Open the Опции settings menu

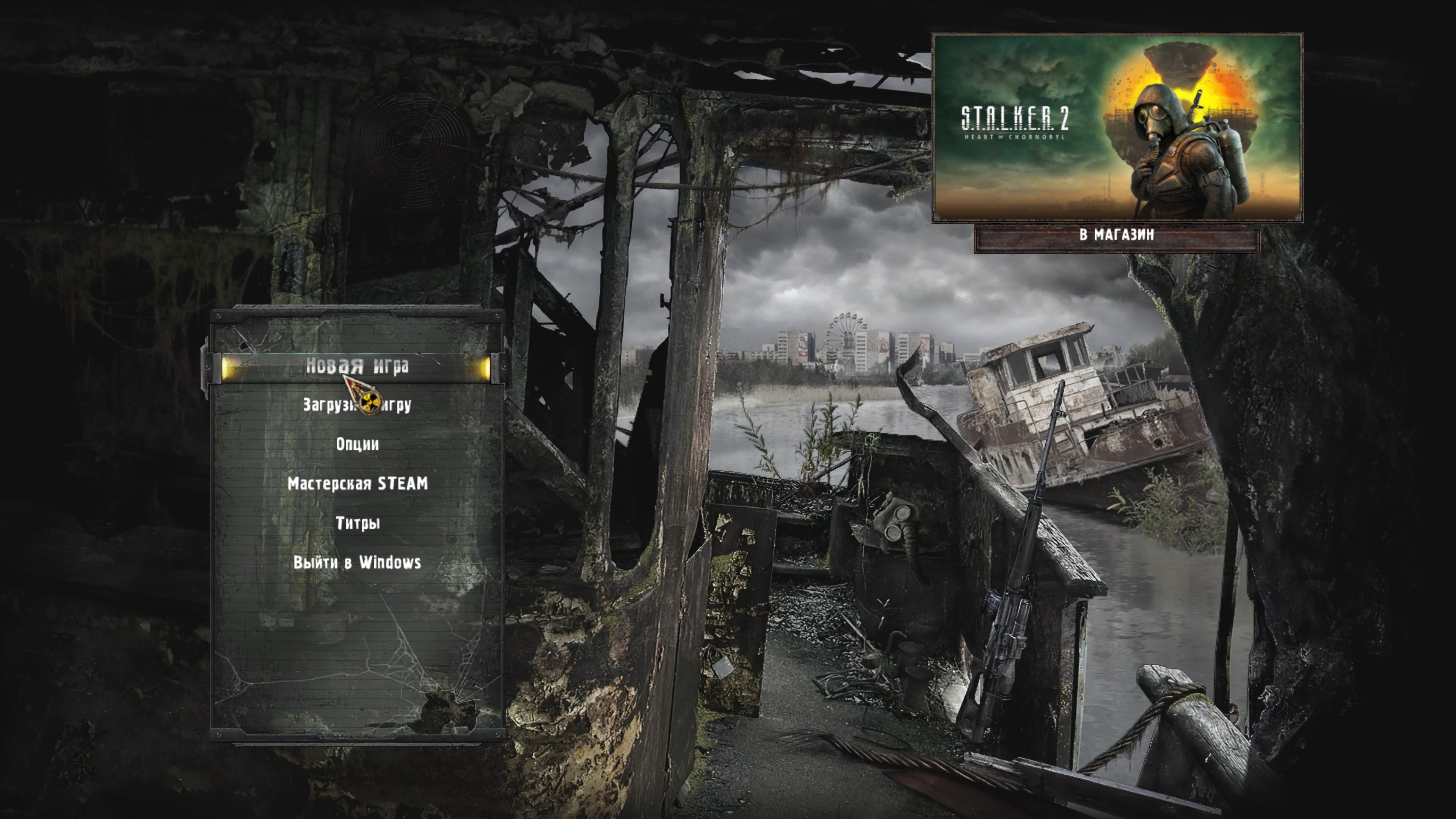click(357, 444)
